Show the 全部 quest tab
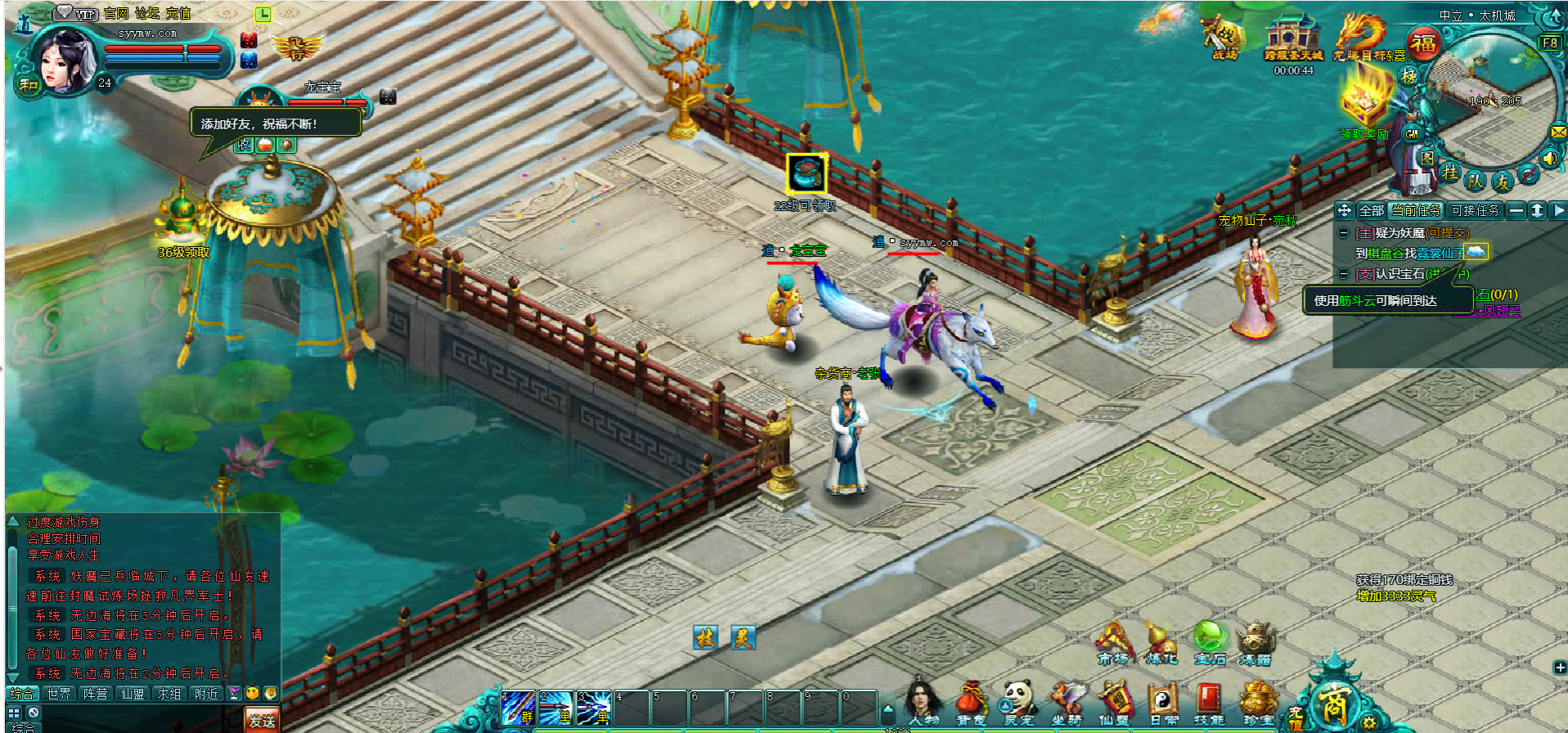The width and height of the screenshot is (1568, 733). 1371,210
